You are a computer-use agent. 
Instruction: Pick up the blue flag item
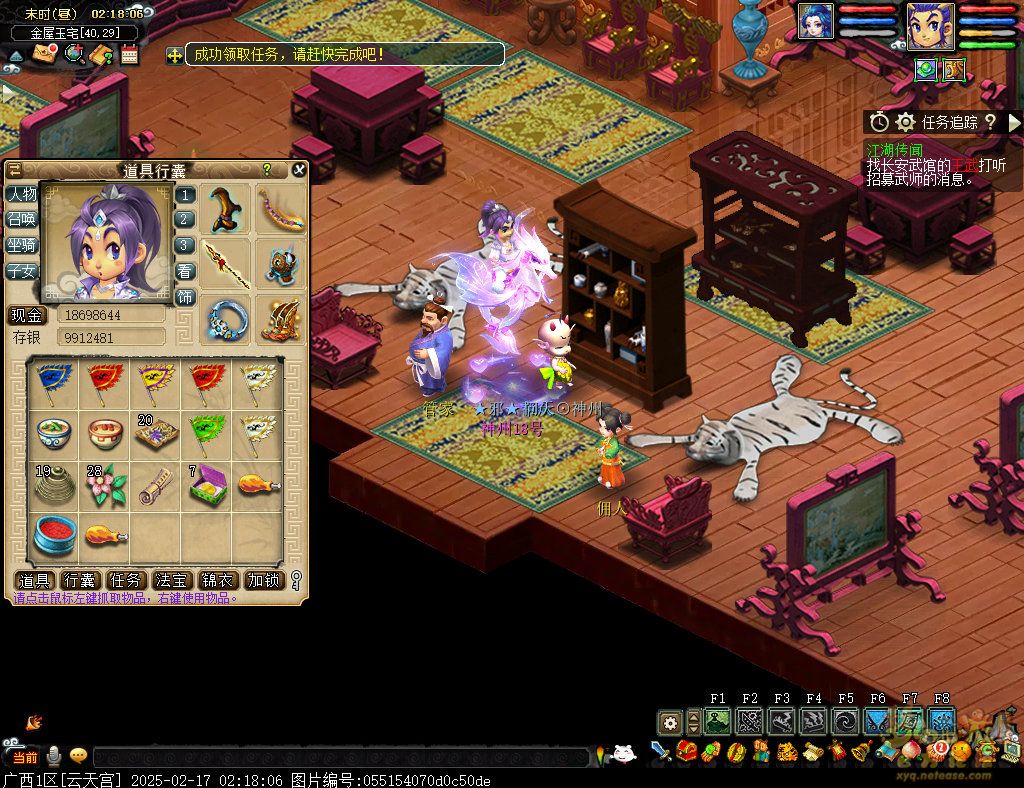tap(53, 380)
